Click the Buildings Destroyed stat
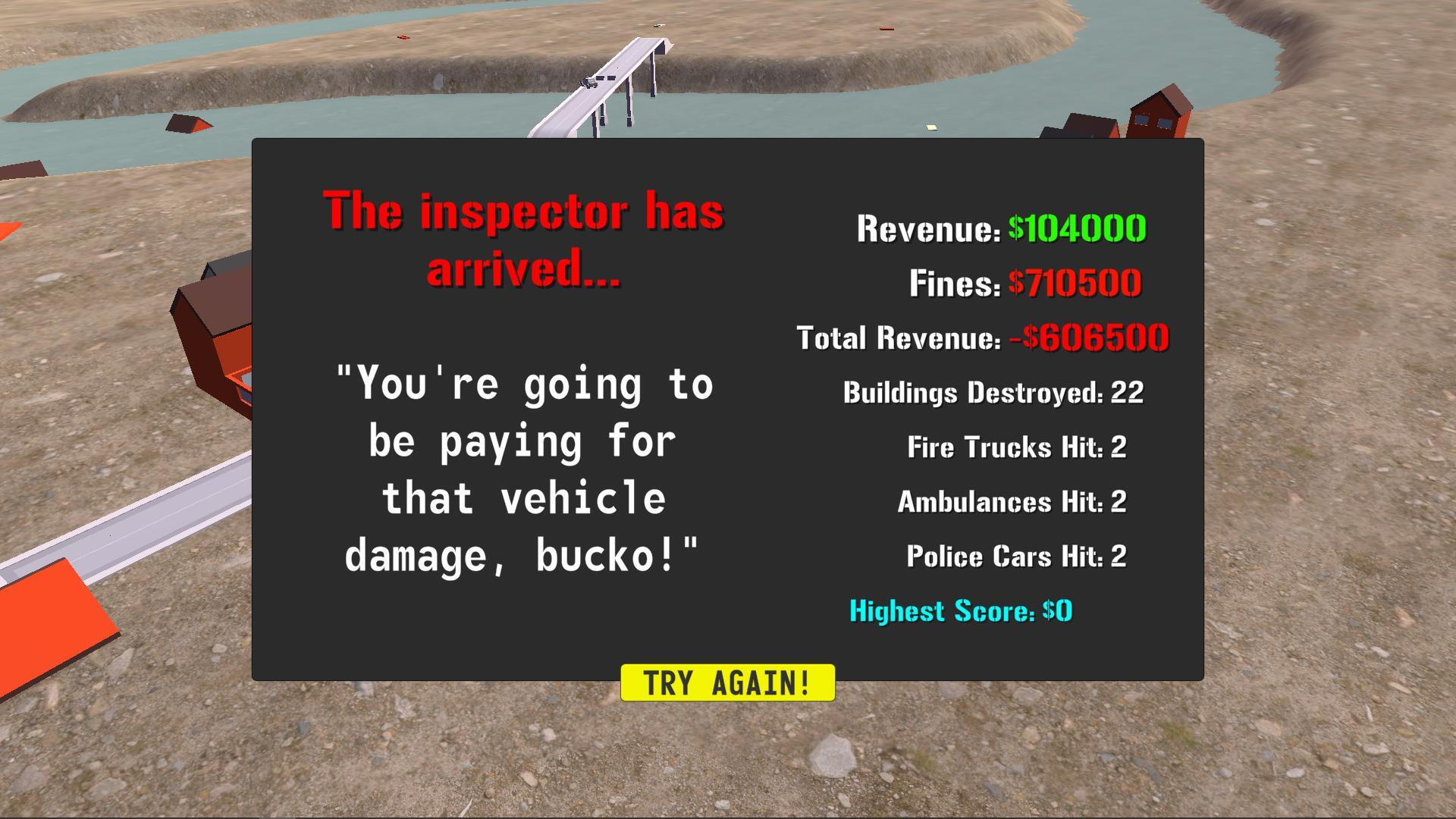This screenshot has width=1456, height=819. click(x=992, y=393)
